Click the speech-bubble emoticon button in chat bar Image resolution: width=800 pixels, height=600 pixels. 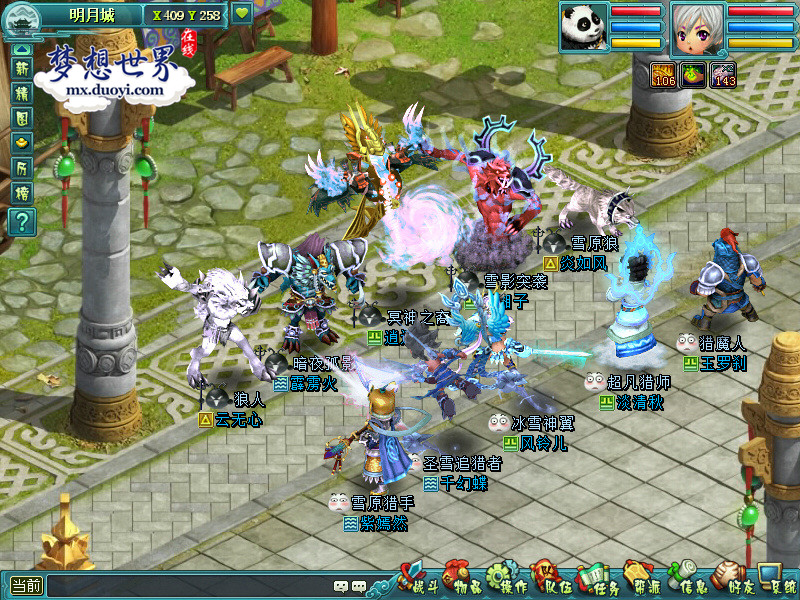tap(343, 586)
